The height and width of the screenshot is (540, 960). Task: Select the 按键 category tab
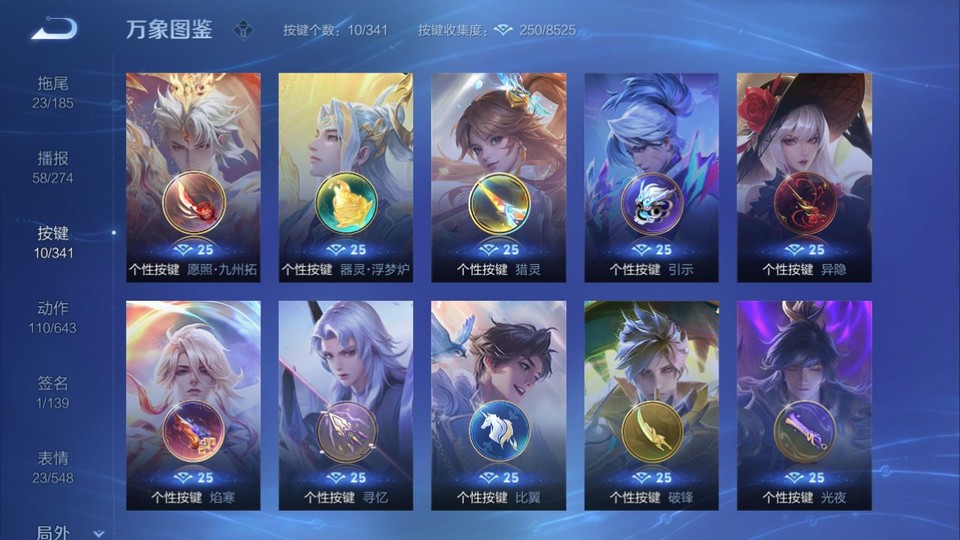click(x=53, y=242)
